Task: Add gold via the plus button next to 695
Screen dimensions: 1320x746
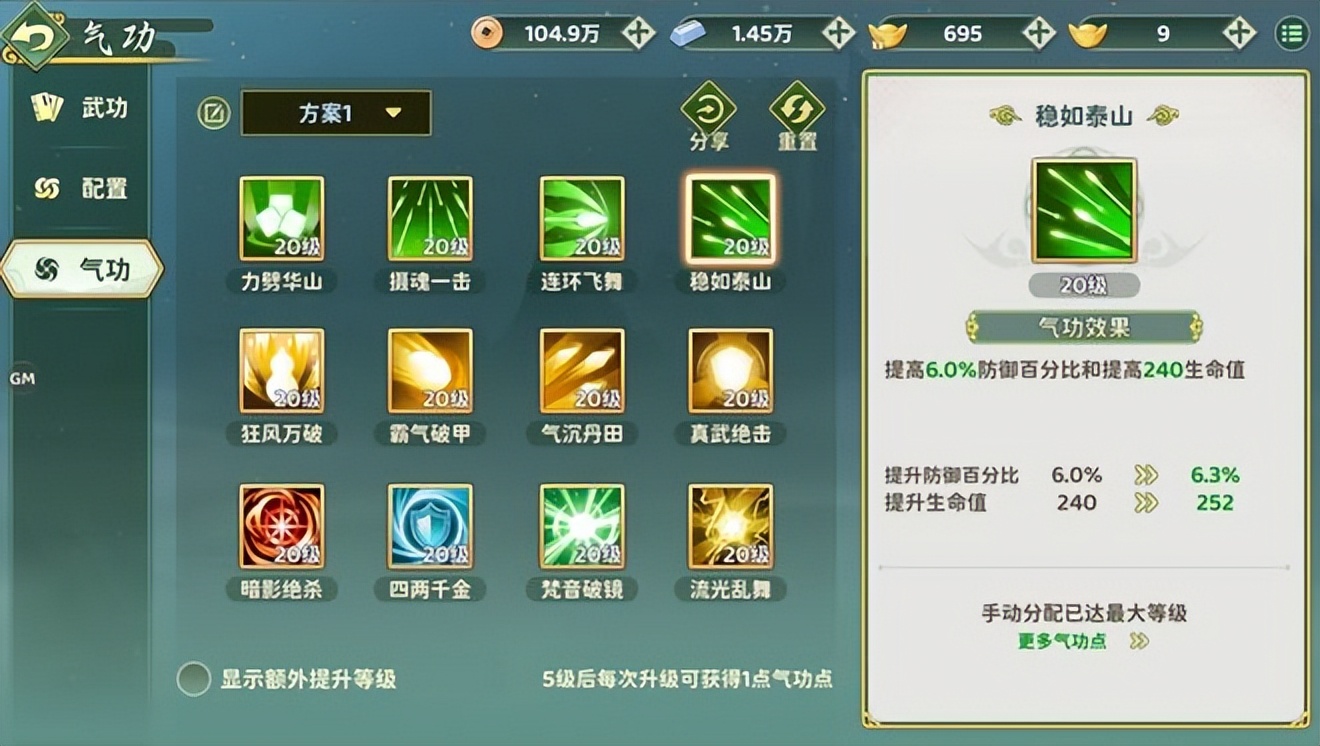Action: click(x=1037, y=33)
